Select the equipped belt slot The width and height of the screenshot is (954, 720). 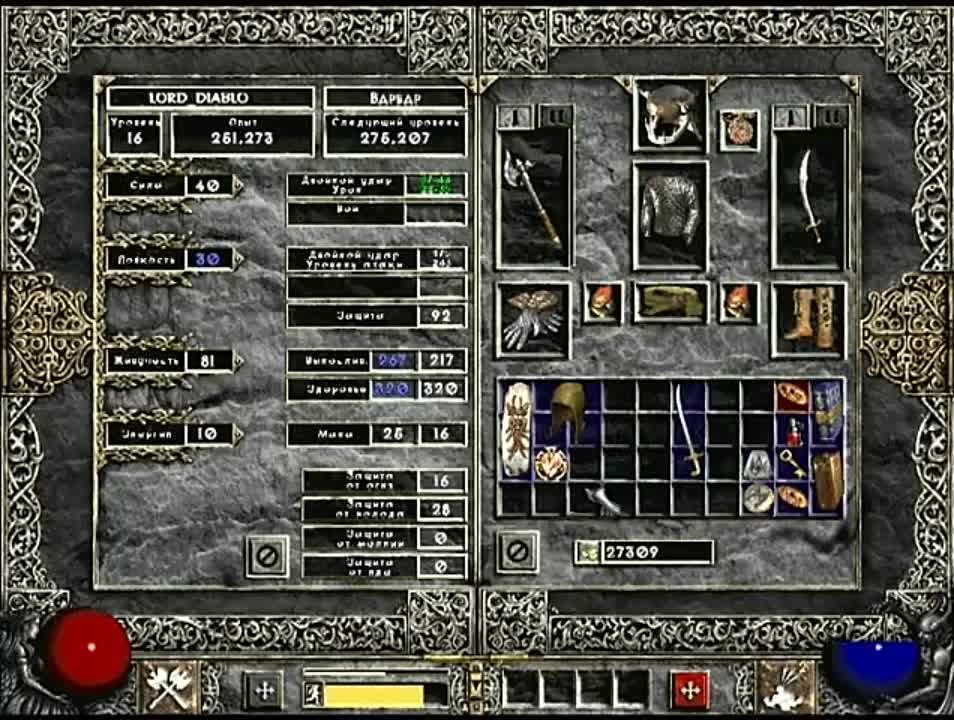tap(670, 302)
